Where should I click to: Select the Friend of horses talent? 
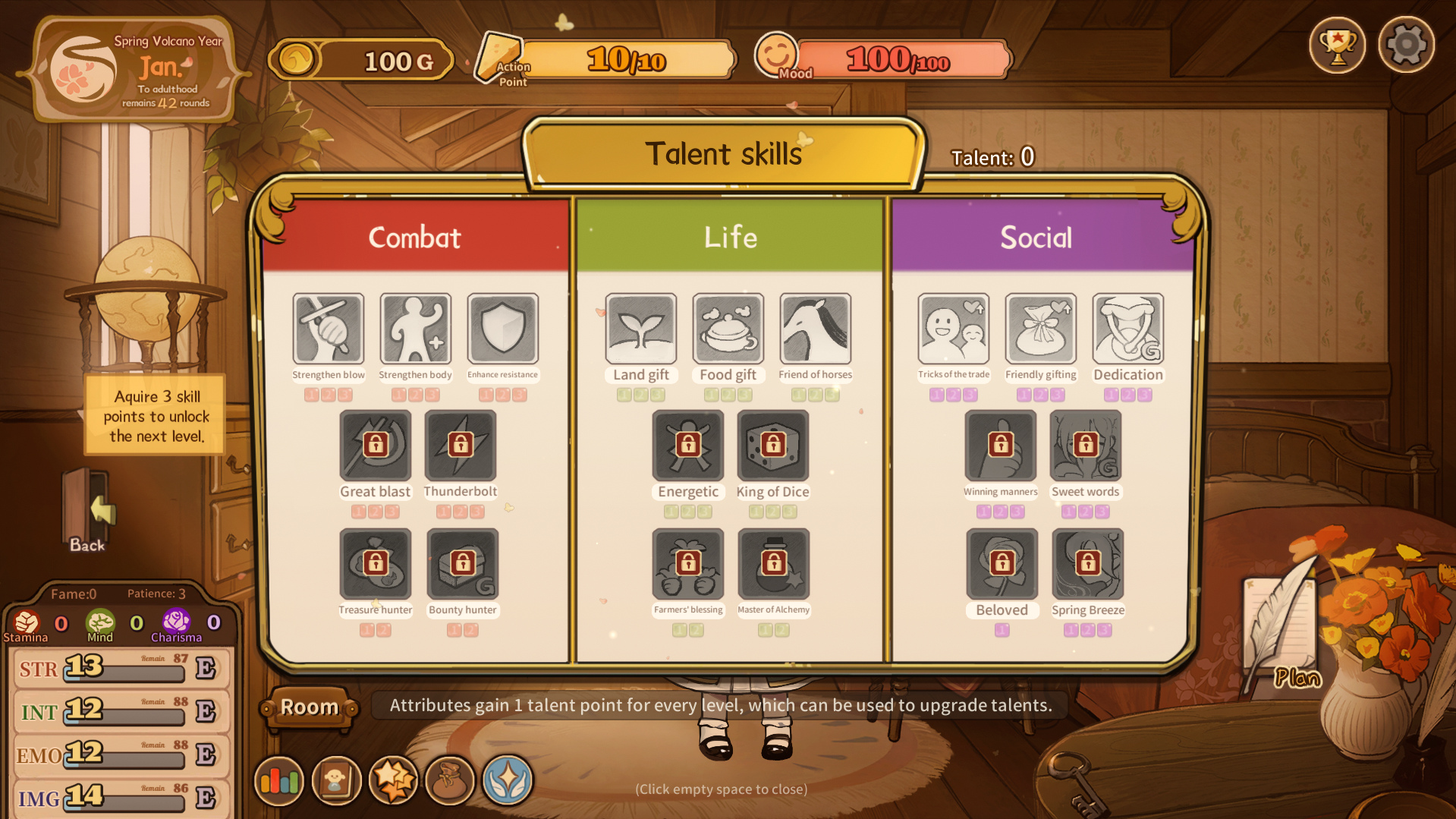815,329
